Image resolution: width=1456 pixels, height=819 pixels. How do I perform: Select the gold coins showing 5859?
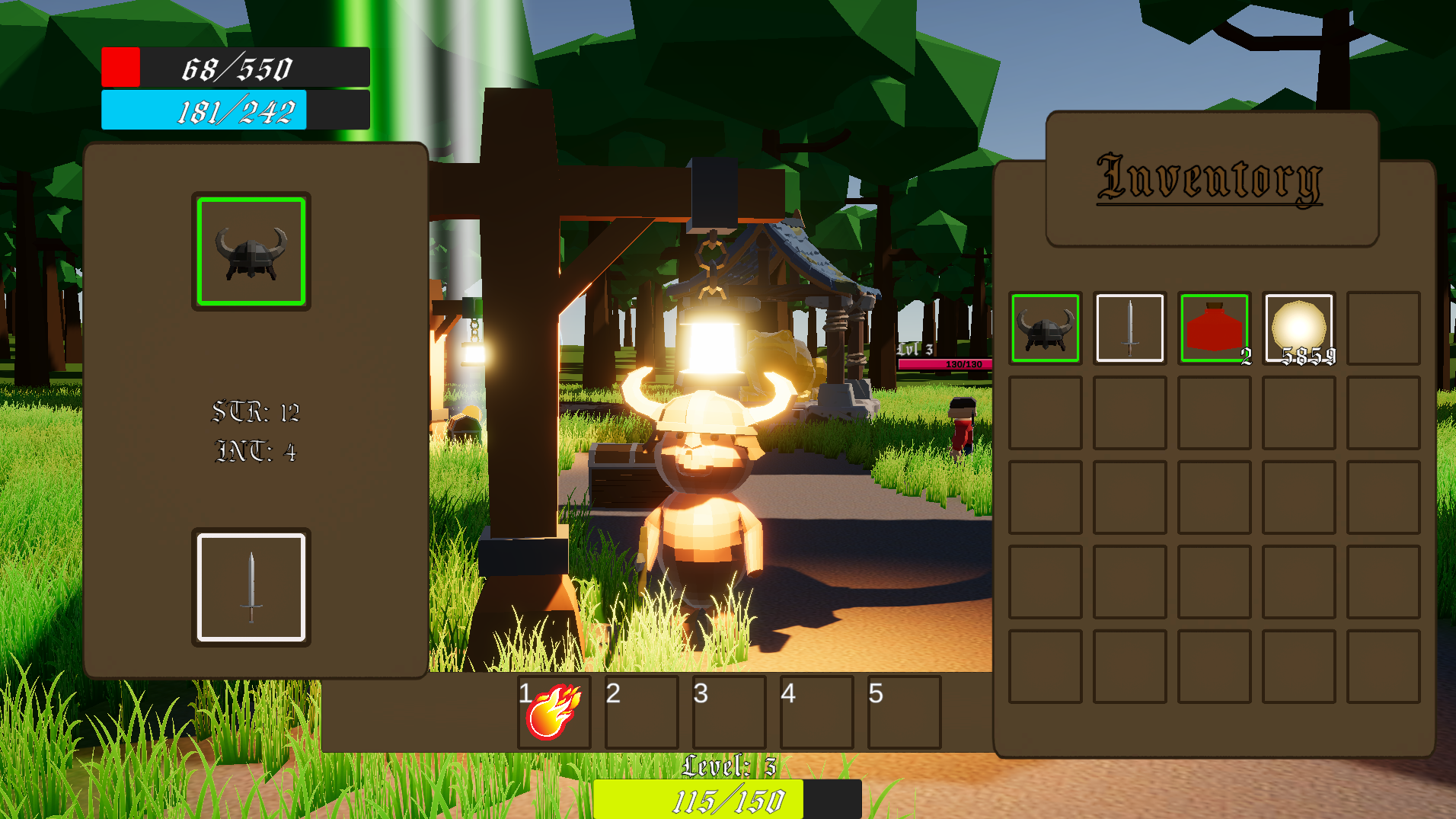(1298, 328)
